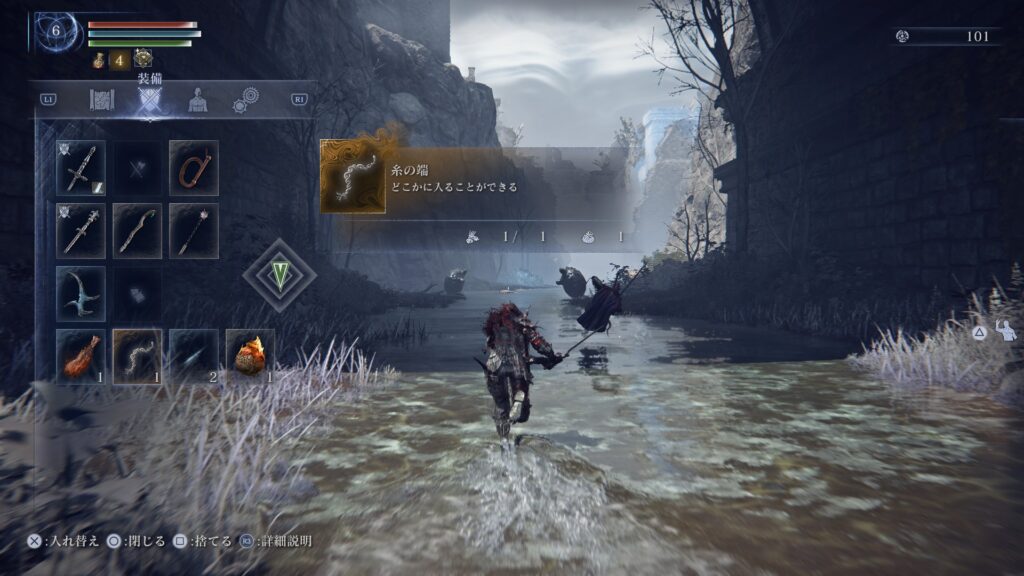Choose the coiled whip slot

[x=194, y=167]
